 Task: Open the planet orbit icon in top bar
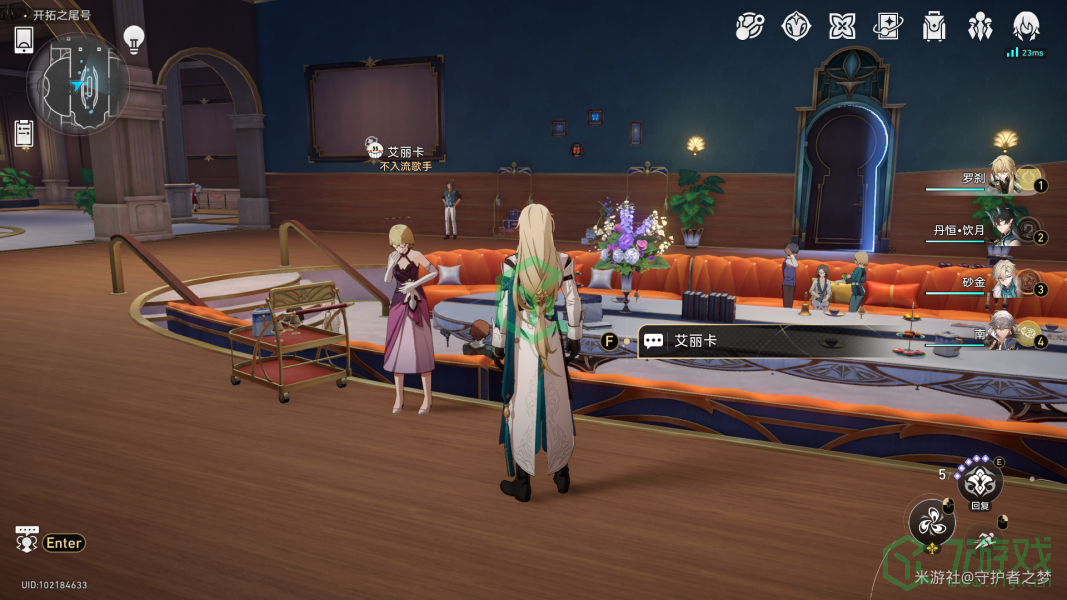click(749, 27)
